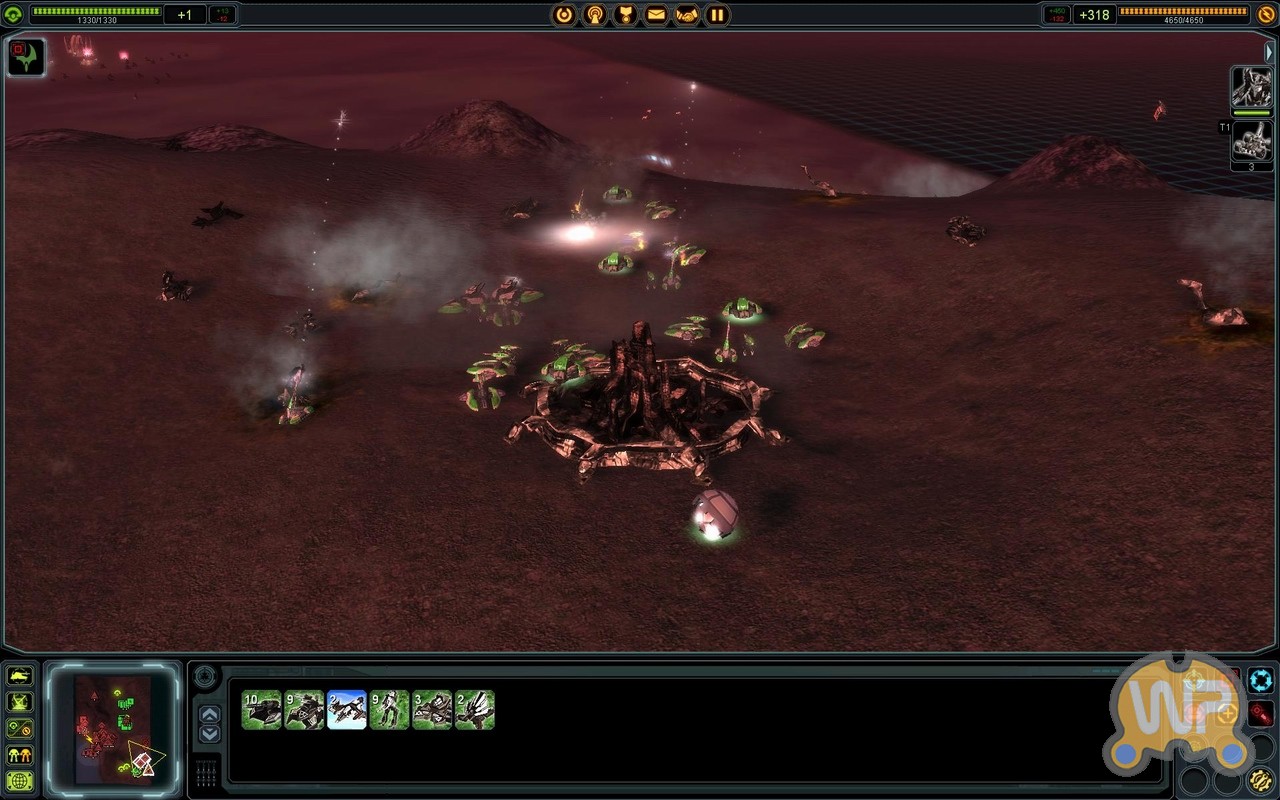Open the envelope chat messages button
Image resolution: width=1280 pixels, height=800 pixels.
click(656, 15)
